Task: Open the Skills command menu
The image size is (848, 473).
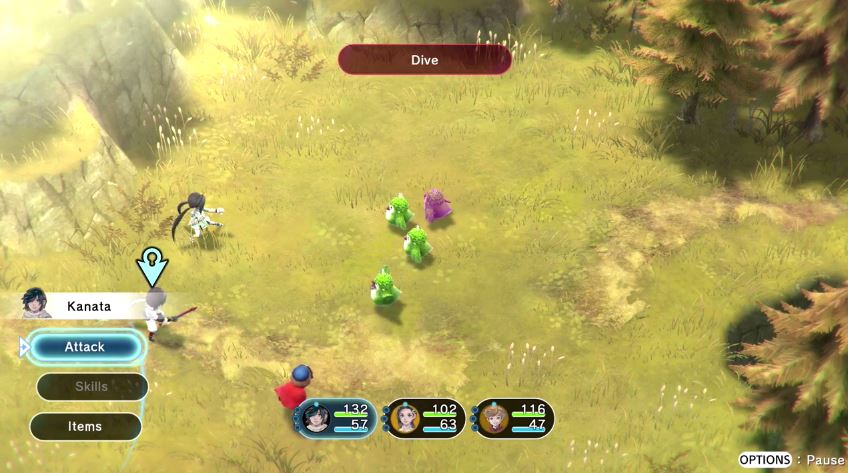Action: 91,386
